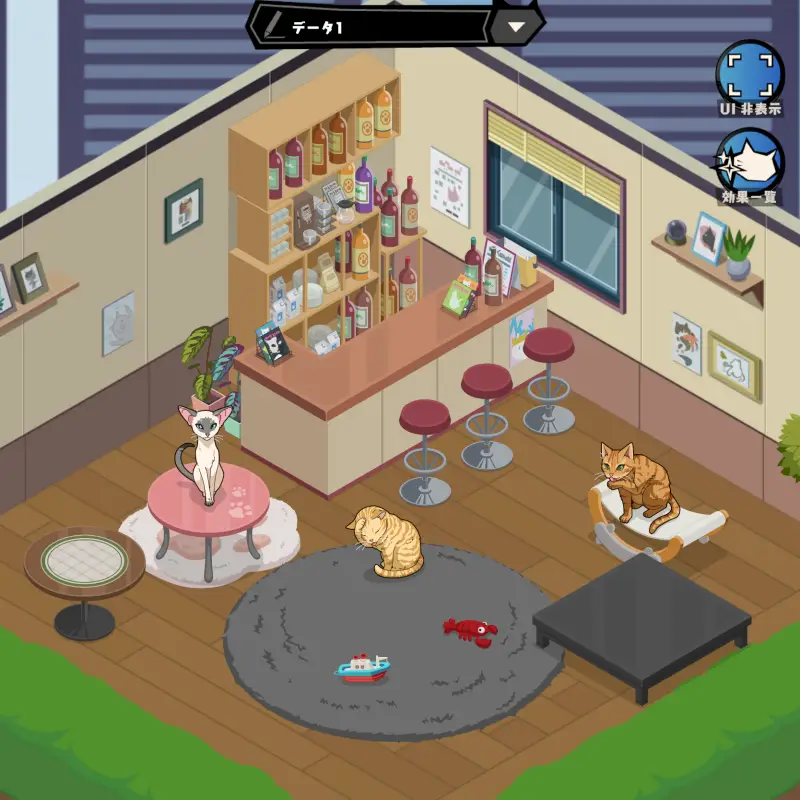The image size is (800, 800).
Task: Open the データ1 save data dropdown arrow
Action: (516, 27)
